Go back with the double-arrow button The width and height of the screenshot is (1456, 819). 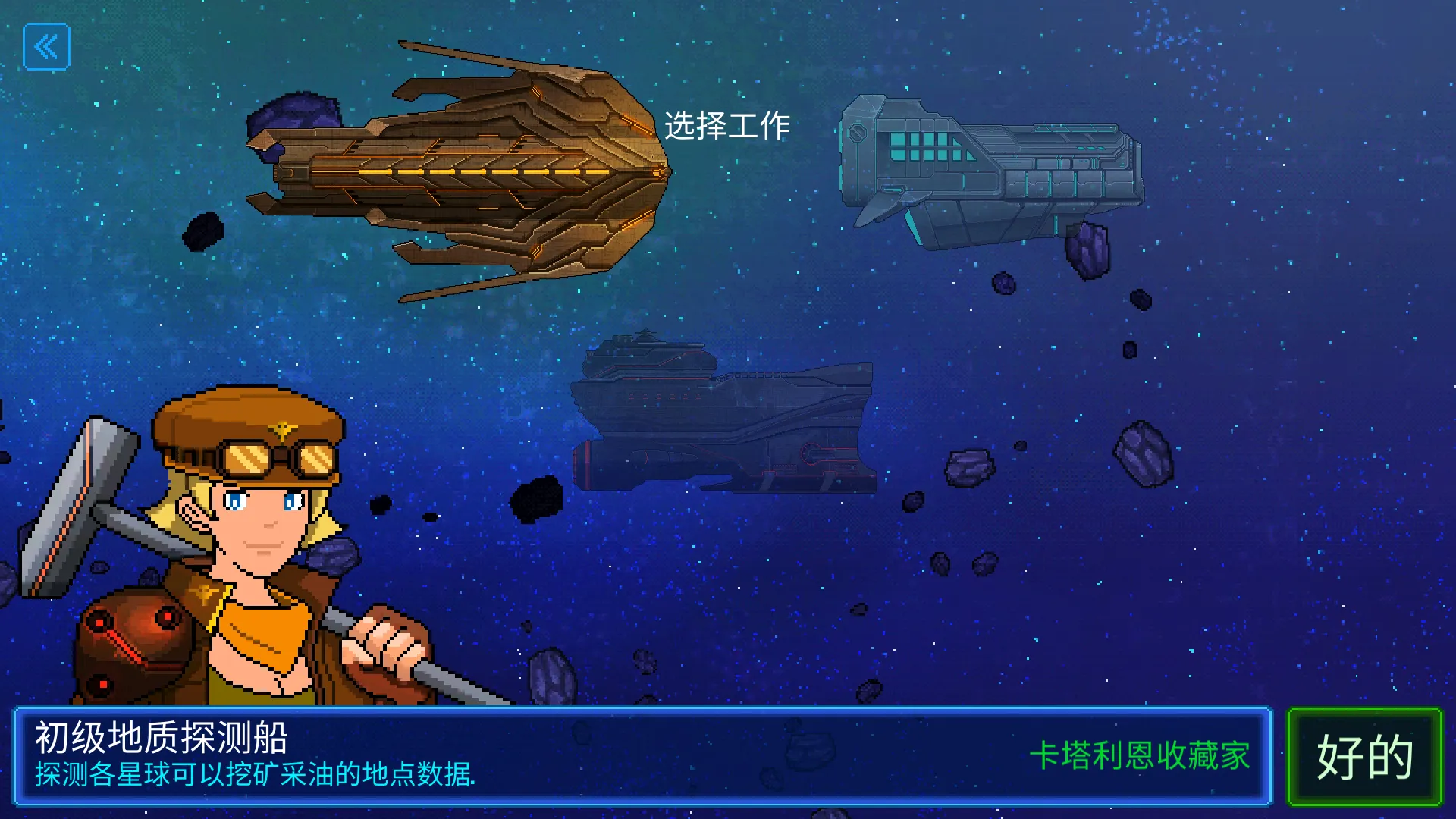pos(46,47)
